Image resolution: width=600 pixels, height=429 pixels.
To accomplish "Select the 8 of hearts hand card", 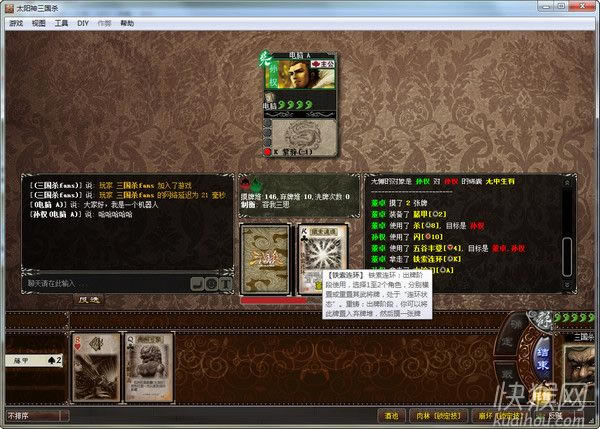I will coord(97,364).
